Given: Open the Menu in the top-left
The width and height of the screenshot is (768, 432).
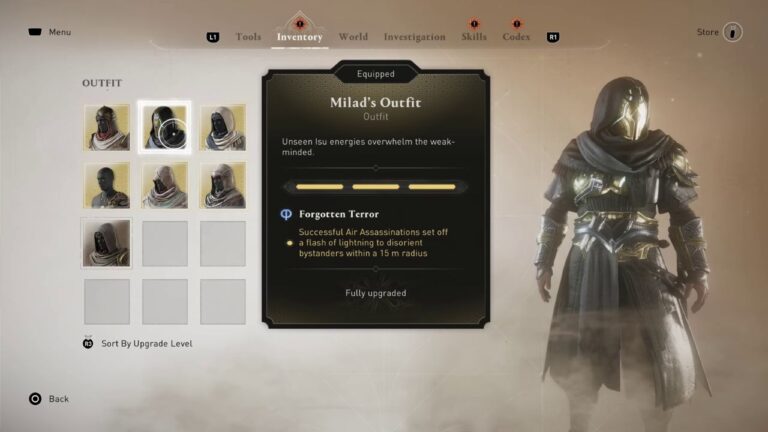Looking at the screenshot, I should [x=50, y=32].
